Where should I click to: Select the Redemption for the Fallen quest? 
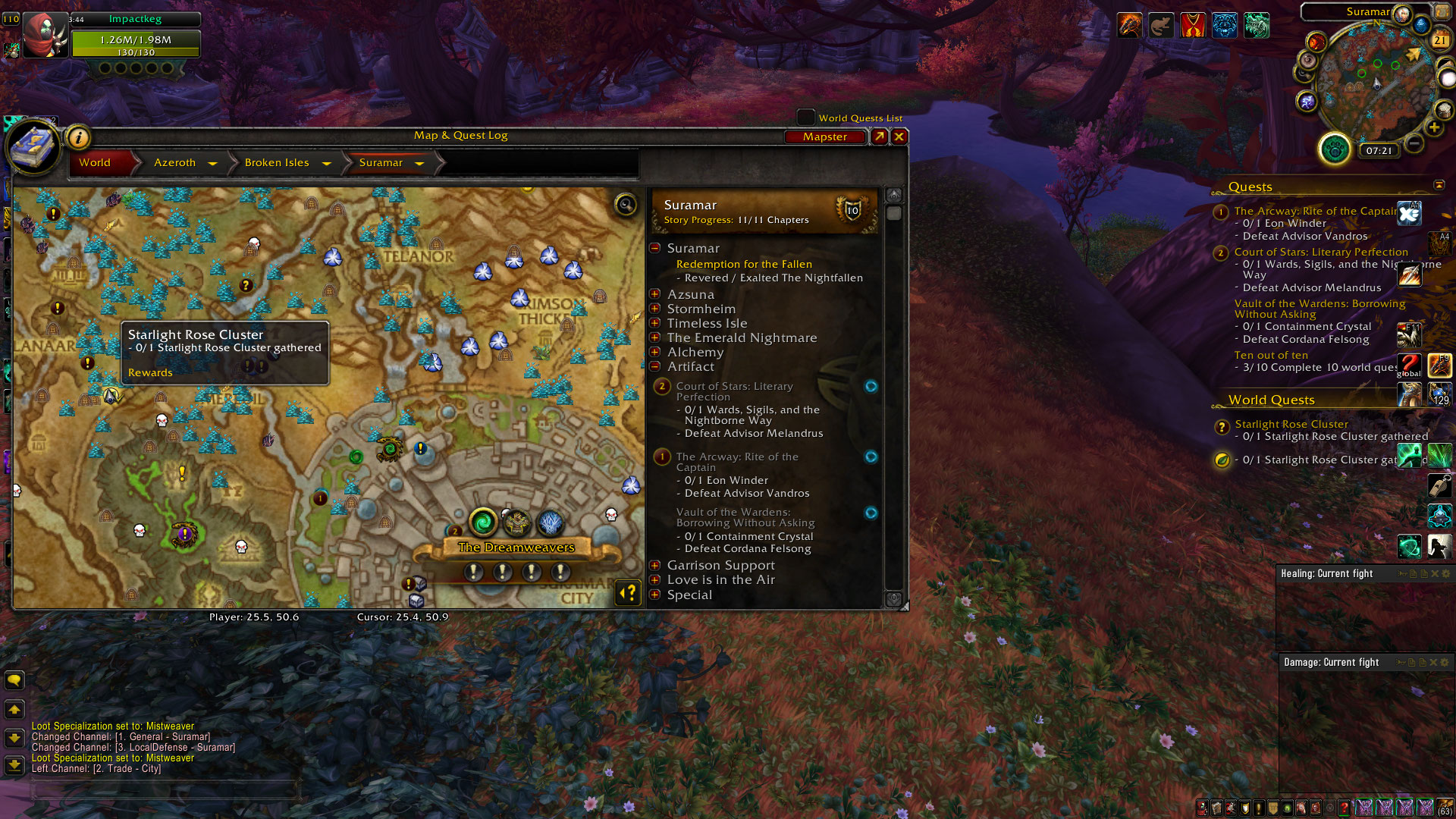point(744,264)
